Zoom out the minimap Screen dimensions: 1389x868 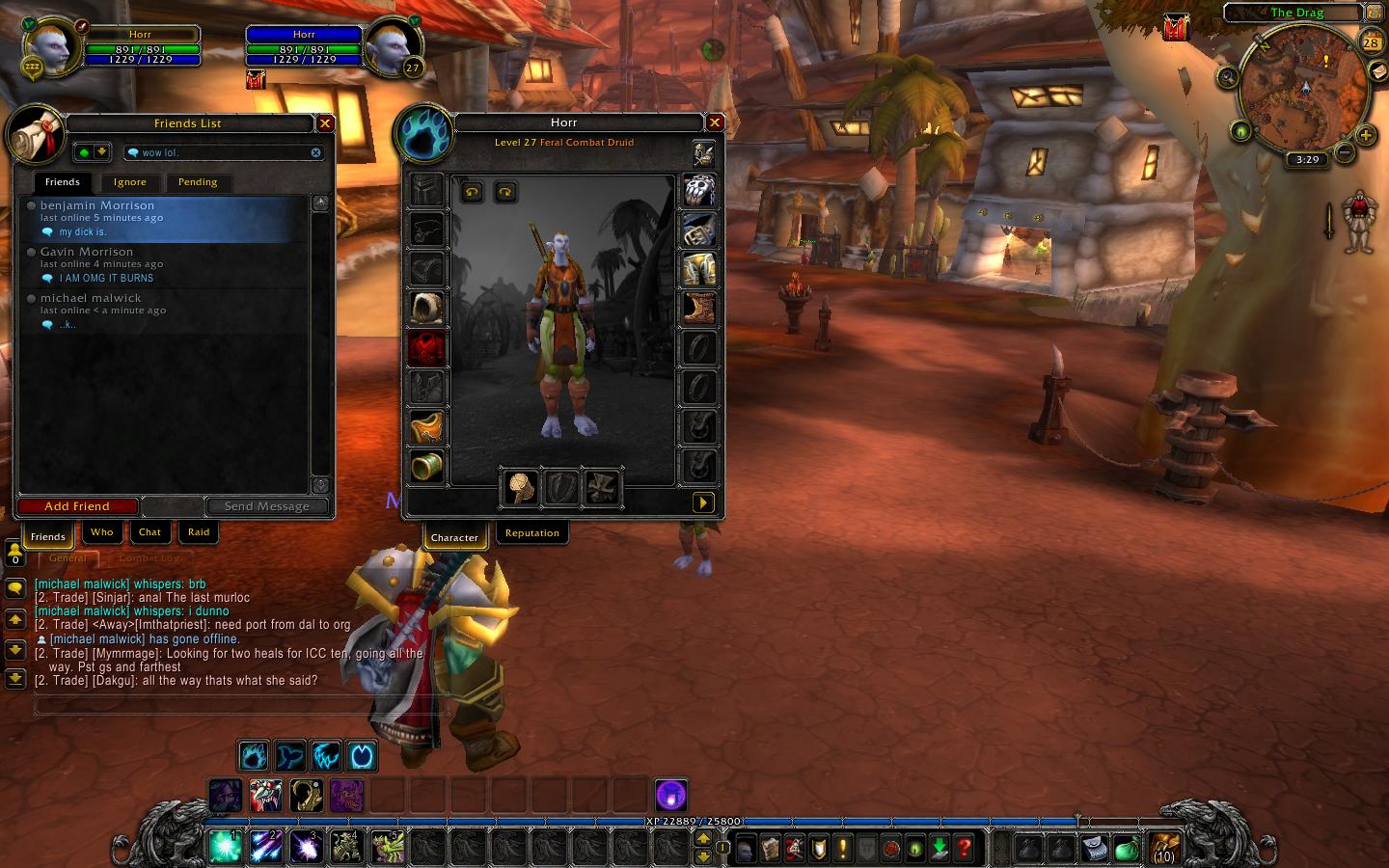click(x=1345, y=152)
